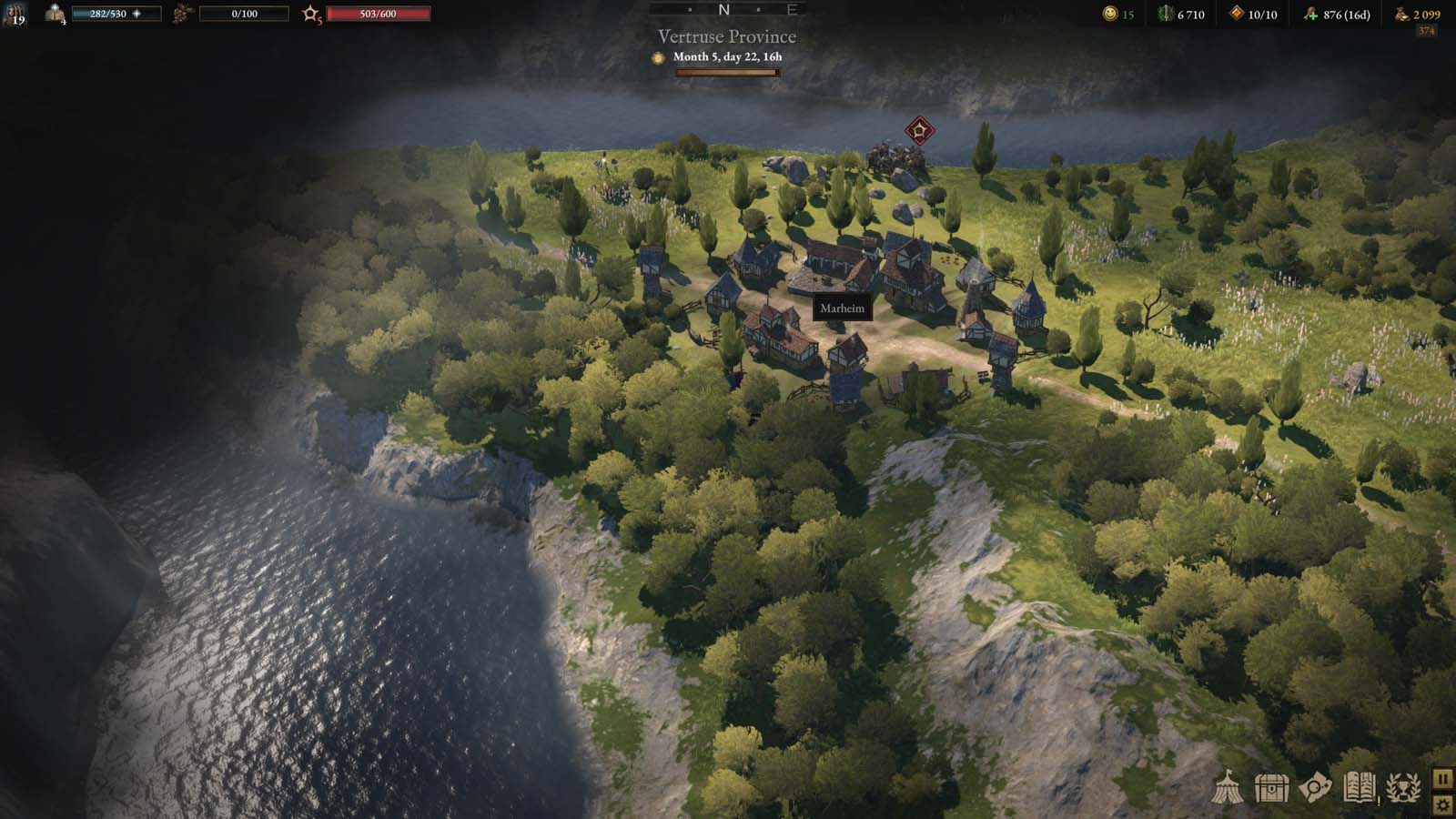Show the map with magnifying glass
The image size is (1456, 819).
click(1315, 788)
